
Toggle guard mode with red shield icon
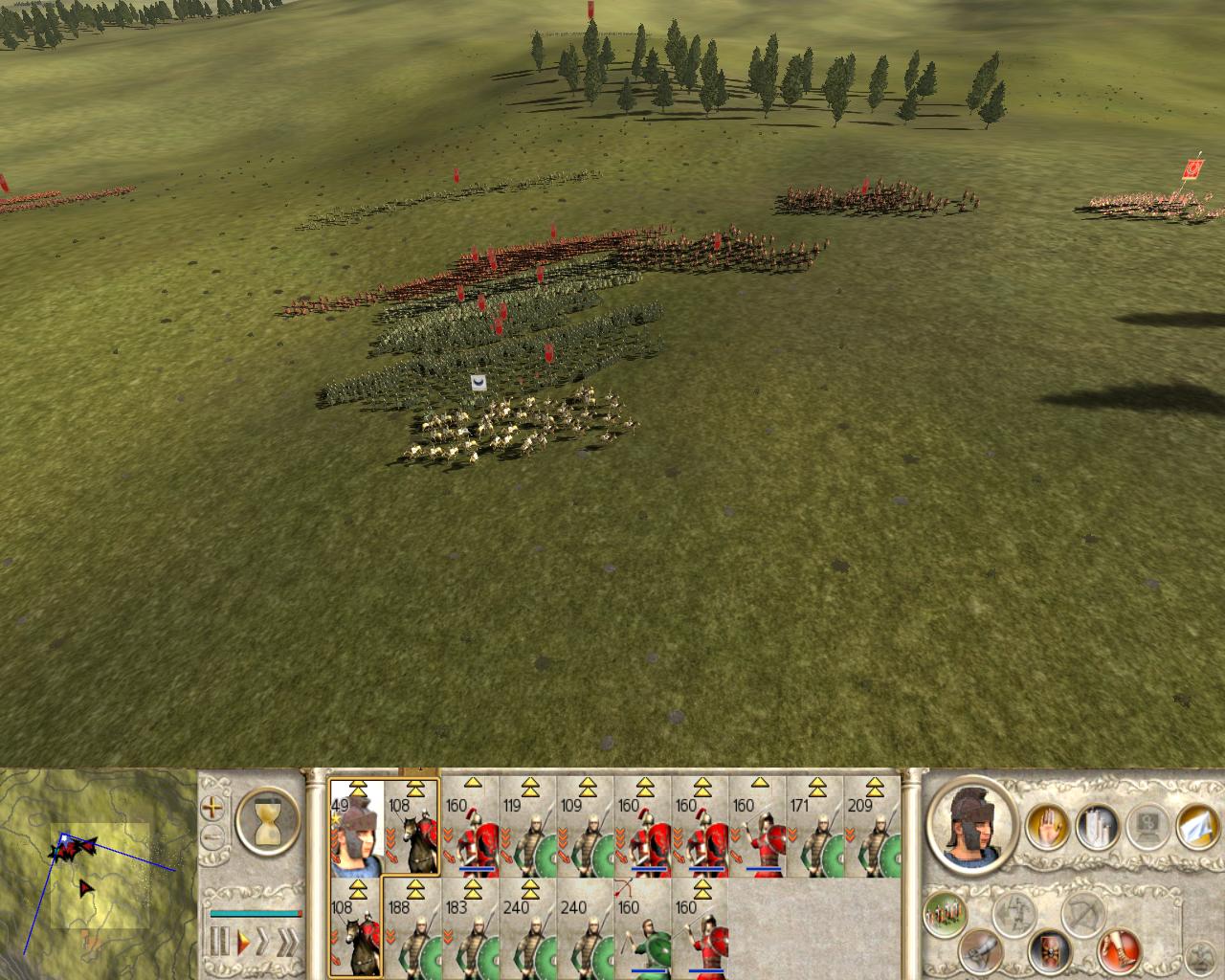pyautogui.click(x=1050, y=951)
